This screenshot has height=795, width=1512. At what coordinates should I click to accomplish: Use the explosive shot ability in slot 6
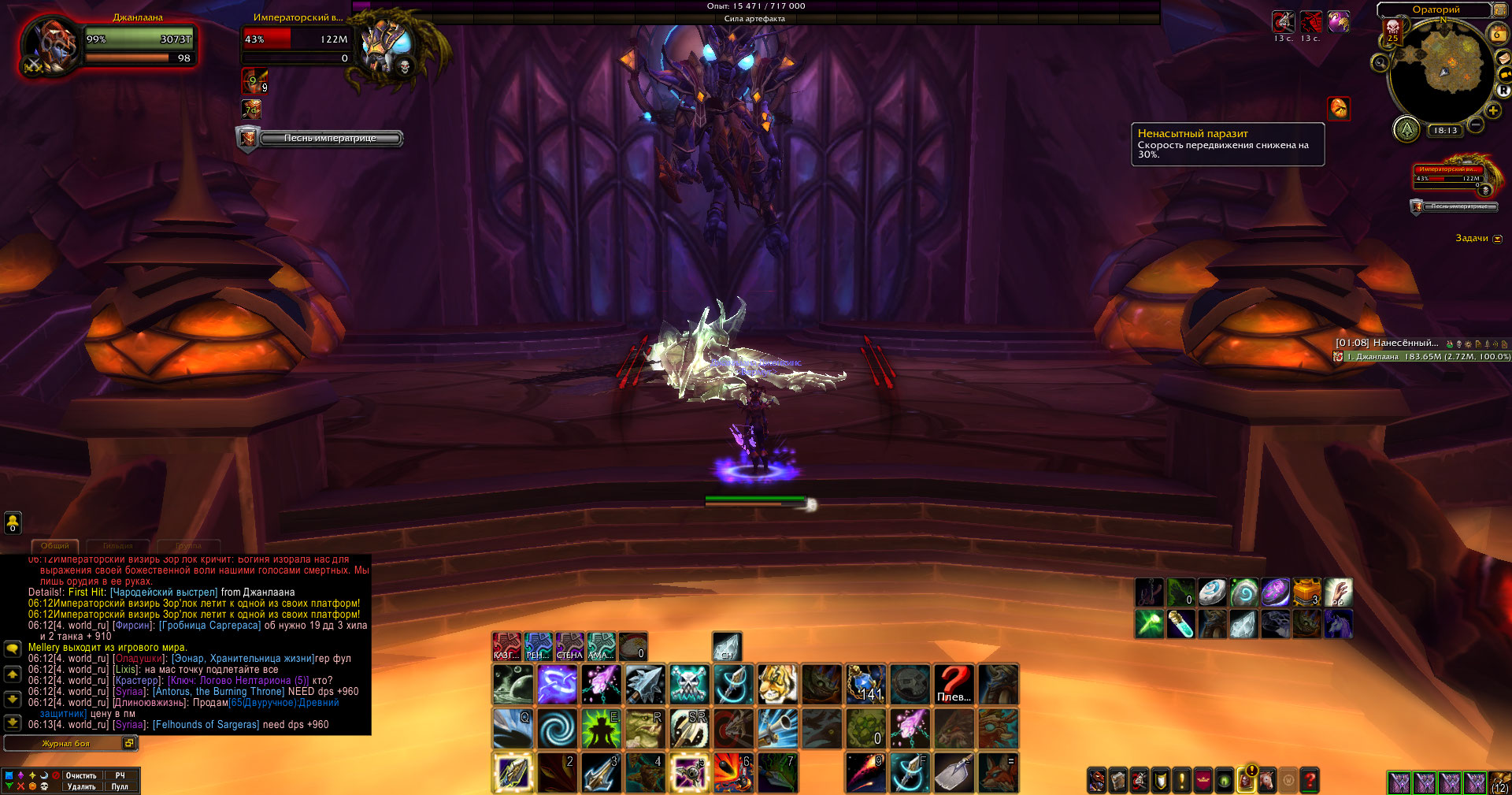click(732, 772)
